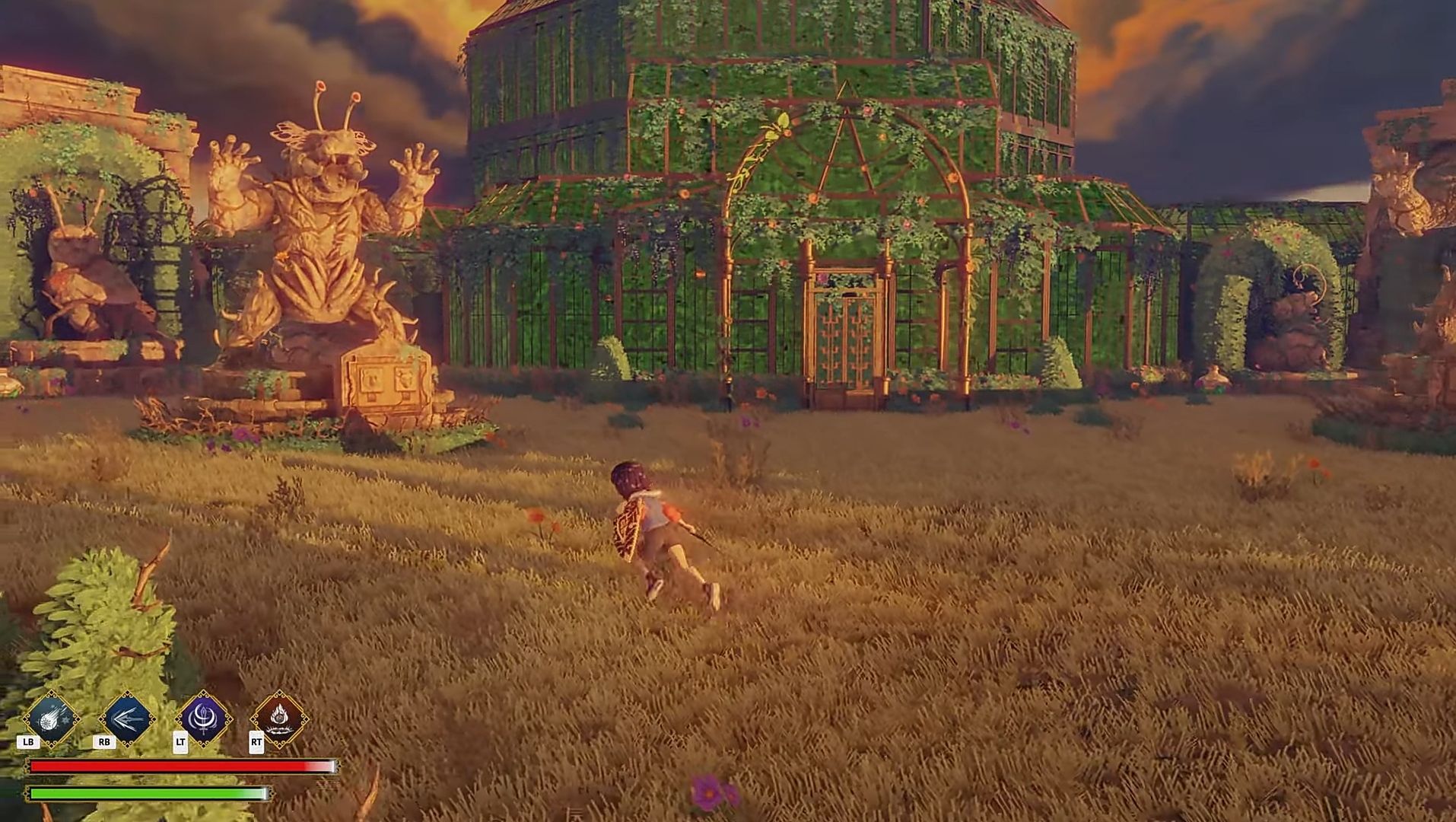The width and height of the screenshot is (1456, 822).
Task: Click the blue triple-arrow spell emblem
Action: coord(126,719)
